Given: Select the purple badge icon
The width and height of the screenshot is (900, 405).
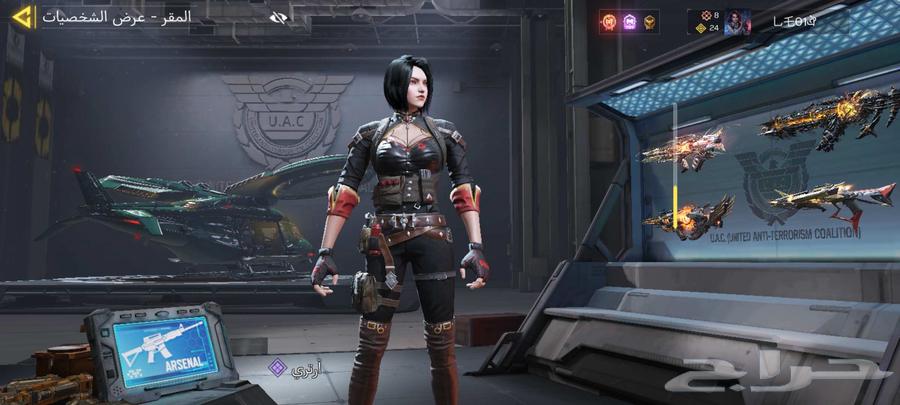Looking at the screenshot, I should 630,21.
